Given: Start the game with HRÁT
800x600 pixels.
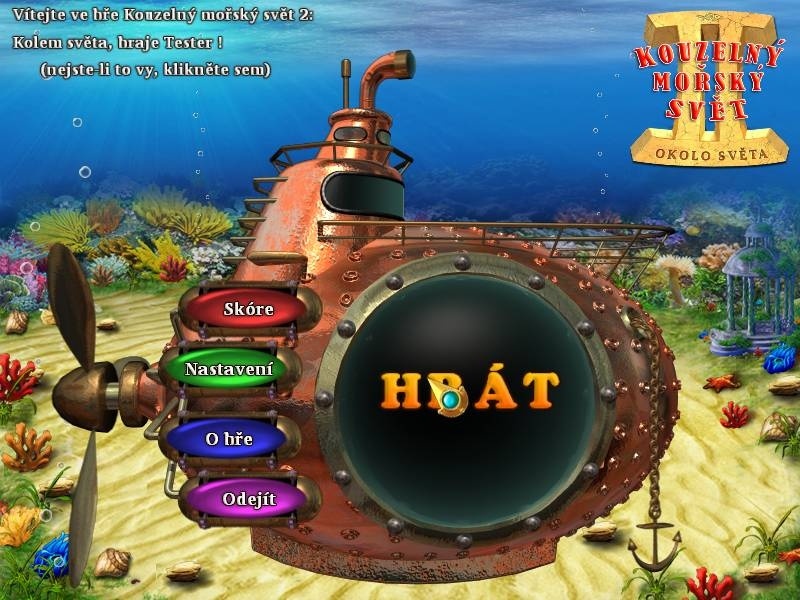Looking at the screenshot, I should coord(469,389).
